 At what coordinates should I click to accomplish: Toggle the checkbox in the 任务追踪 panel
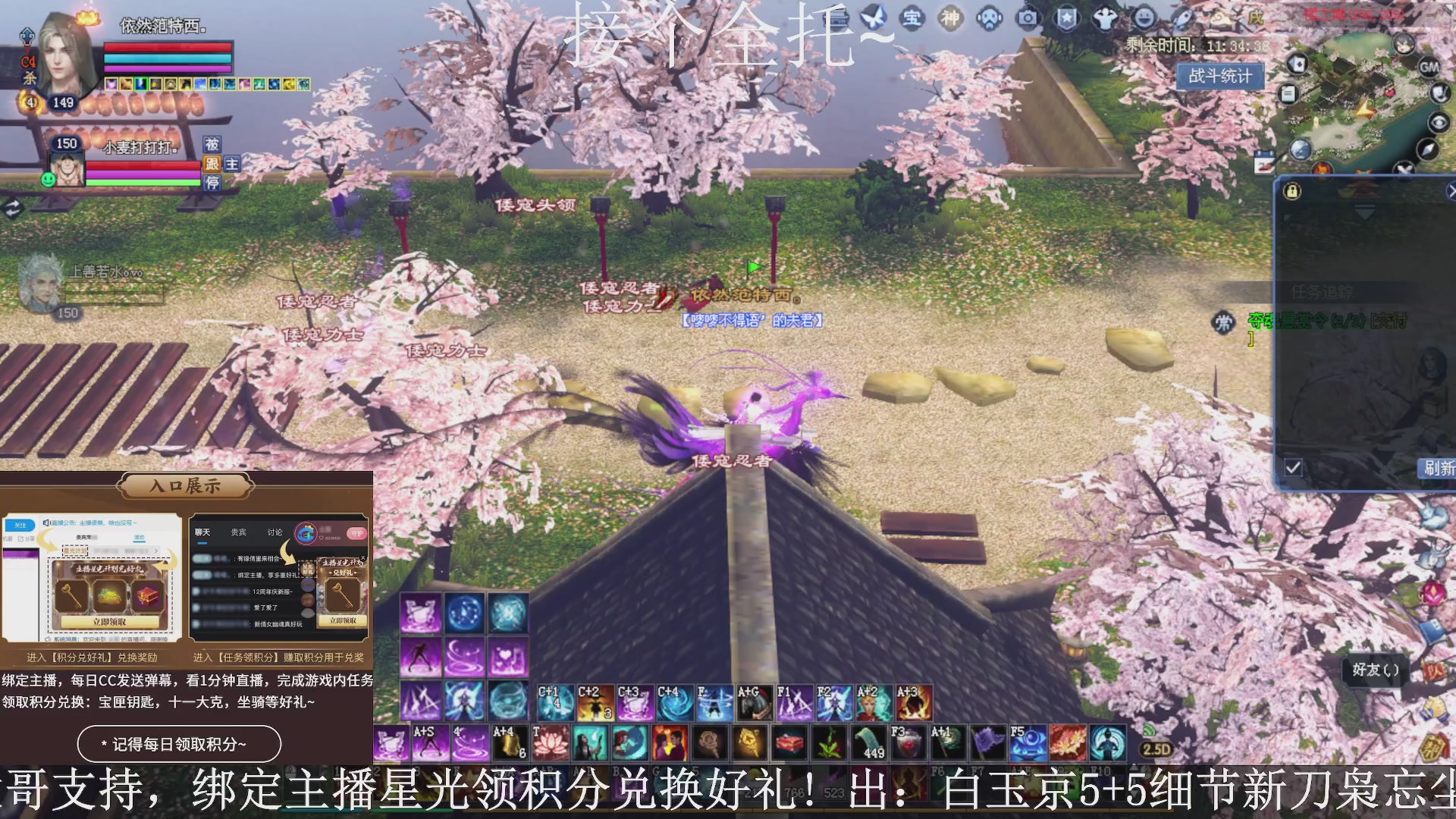[1293, 468]
